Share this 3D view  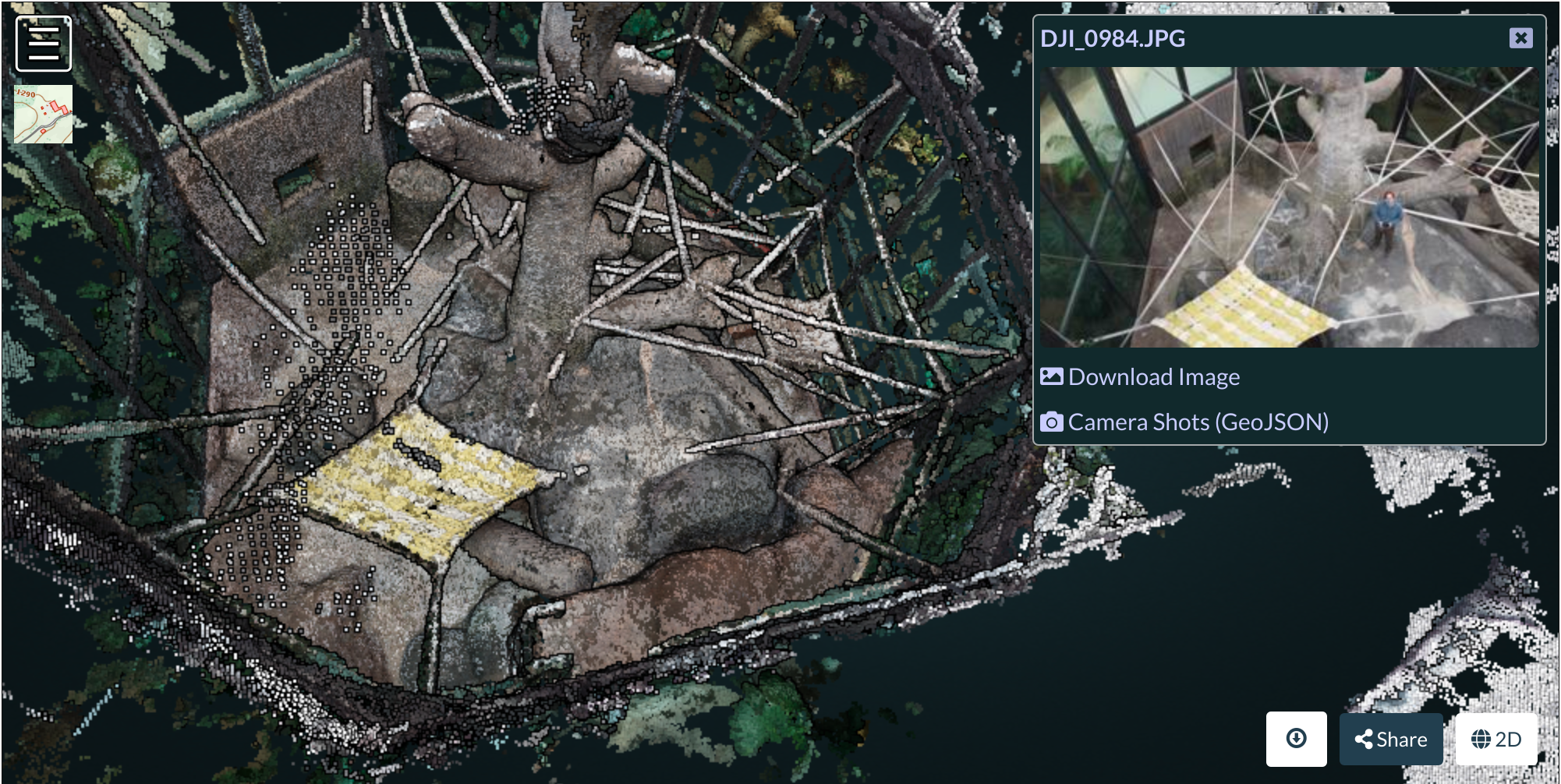[x=1391, y=739]
